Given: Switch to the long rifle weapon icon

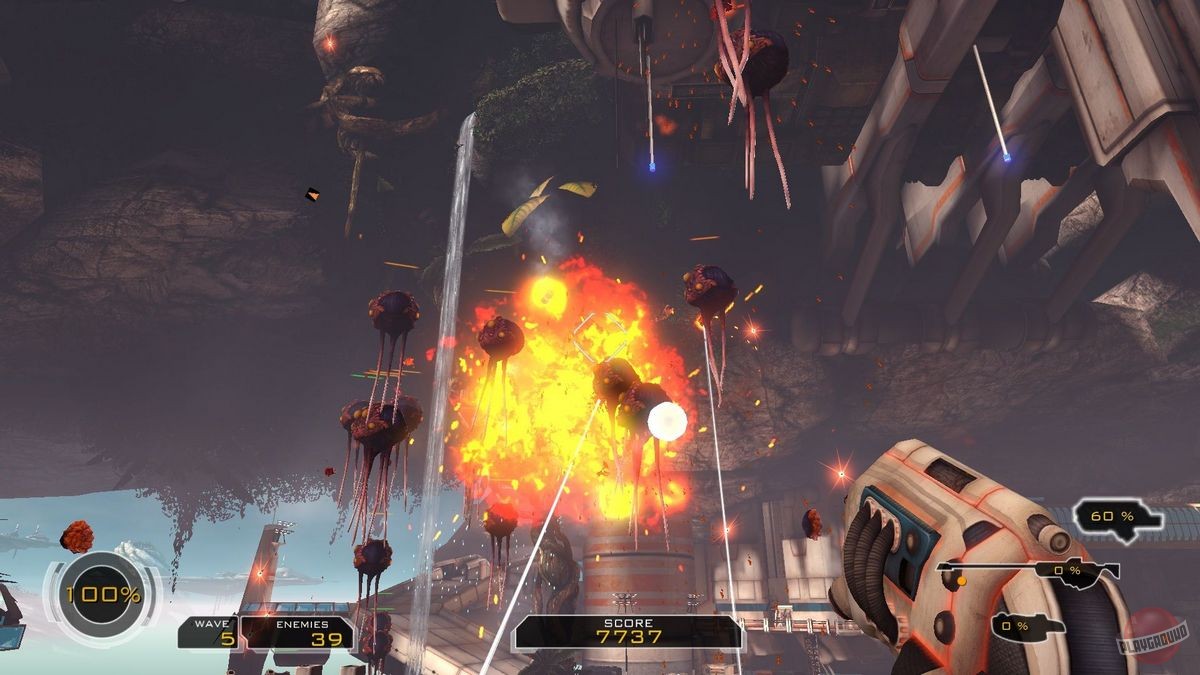Looking at the screenshot, I should [x=1028, y=570].
